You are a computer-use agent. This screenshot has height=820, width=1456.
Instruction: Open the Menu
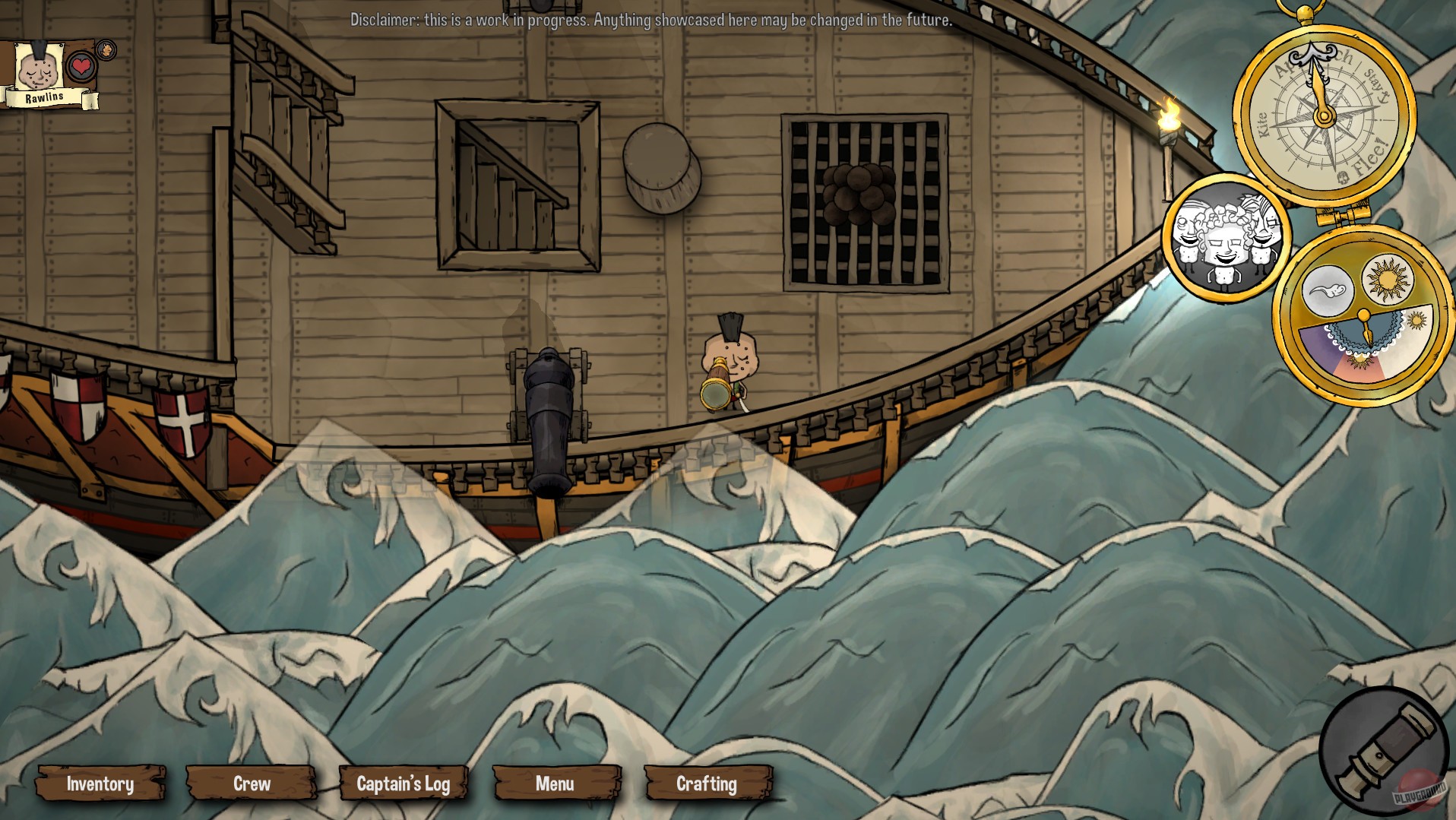(x=557, y=784)
